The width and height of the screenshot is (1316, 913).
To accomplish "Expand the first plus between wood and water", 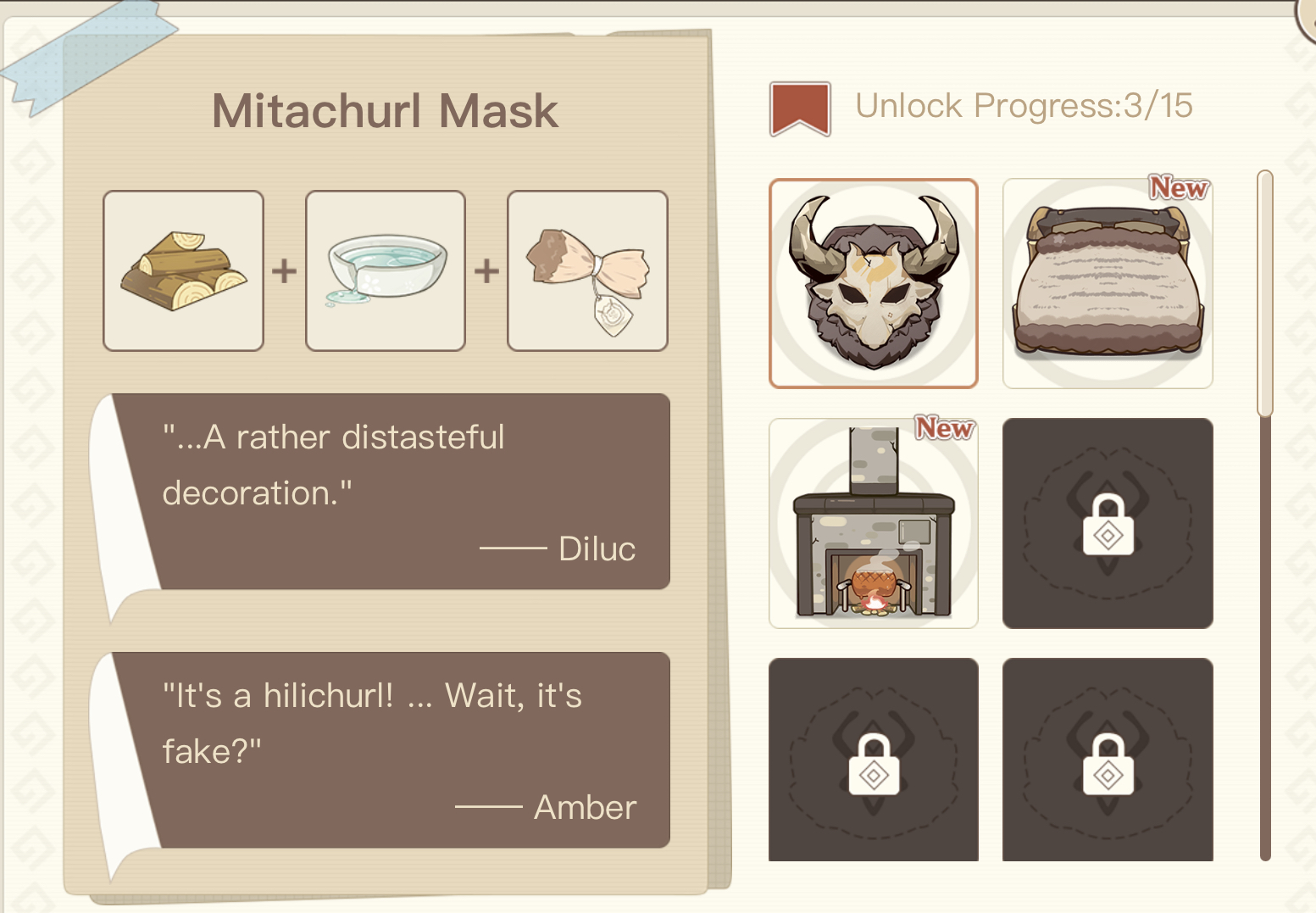I will pos(283,270).
